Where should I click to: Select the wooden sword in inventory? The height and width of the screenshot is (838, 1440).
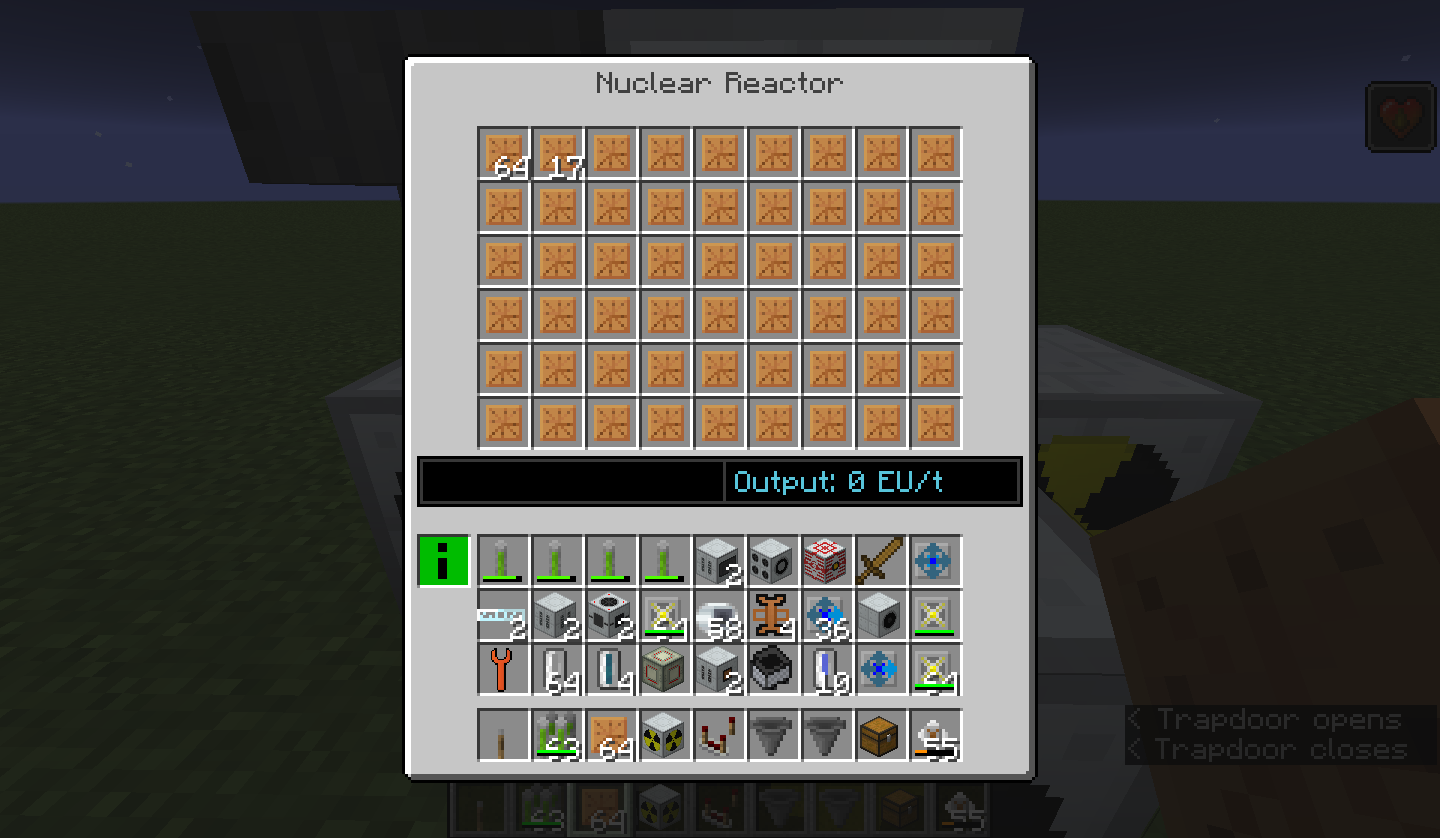(882, 560)
